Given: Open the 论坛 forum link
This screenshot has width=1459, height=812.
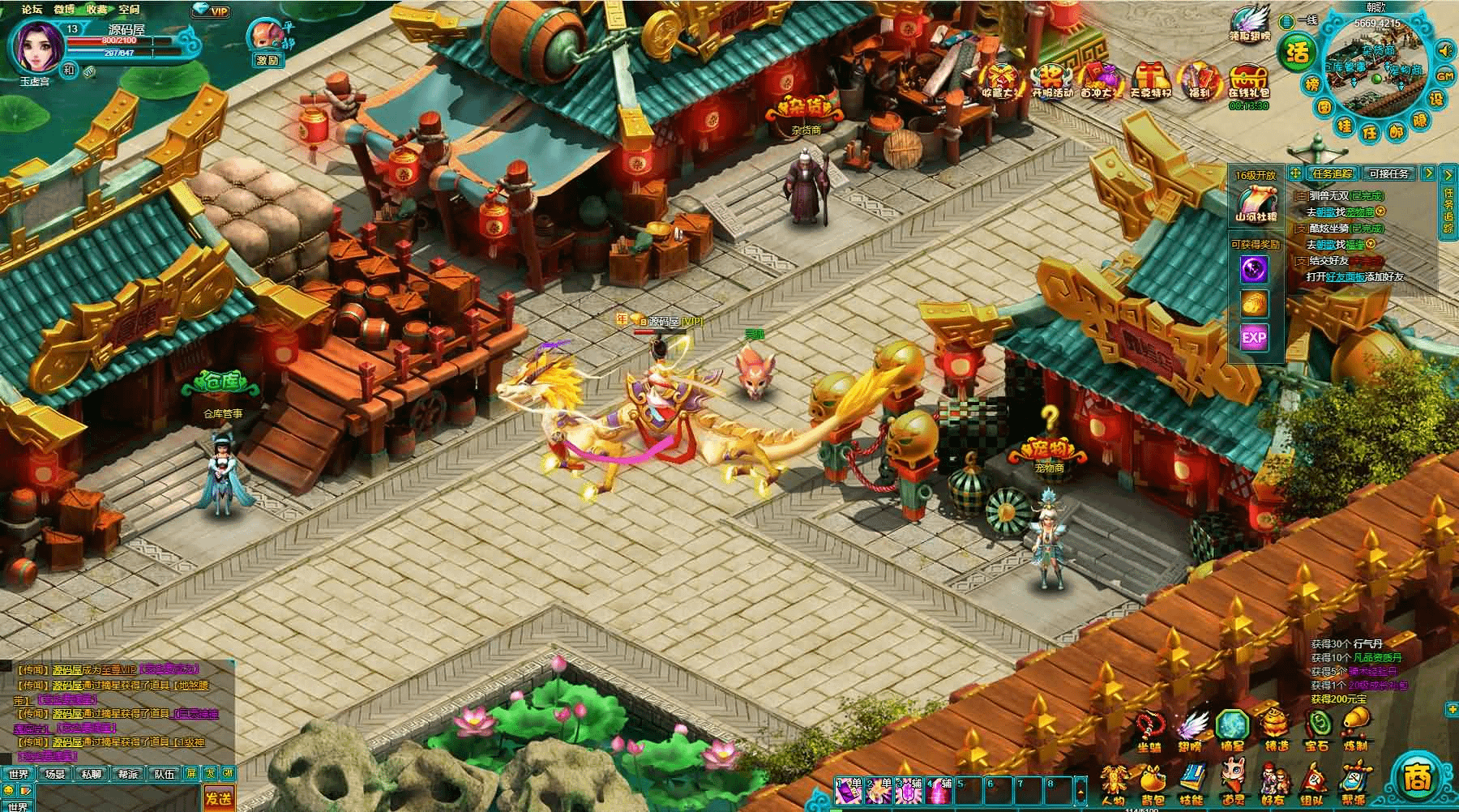Looking at the screenshot, I should point(32,10).
